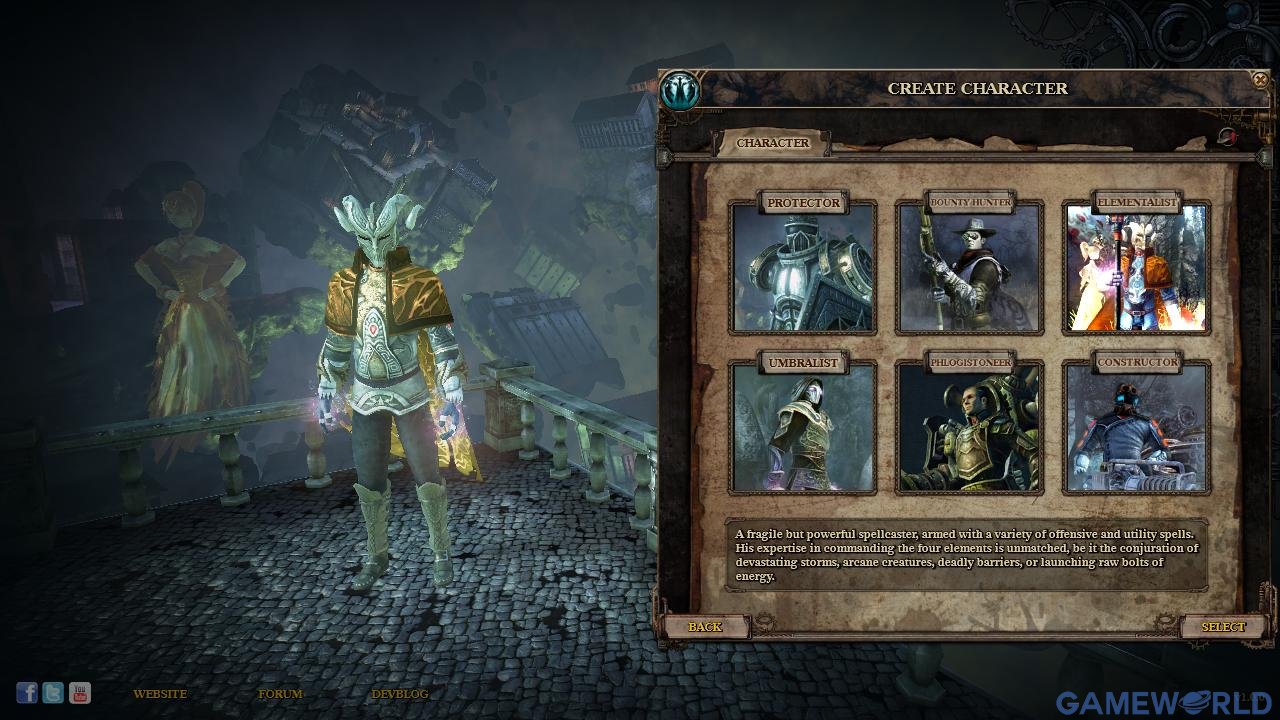1280x720 pixels.
Task: Confirm with the Select button
Action: point(1223,627)
